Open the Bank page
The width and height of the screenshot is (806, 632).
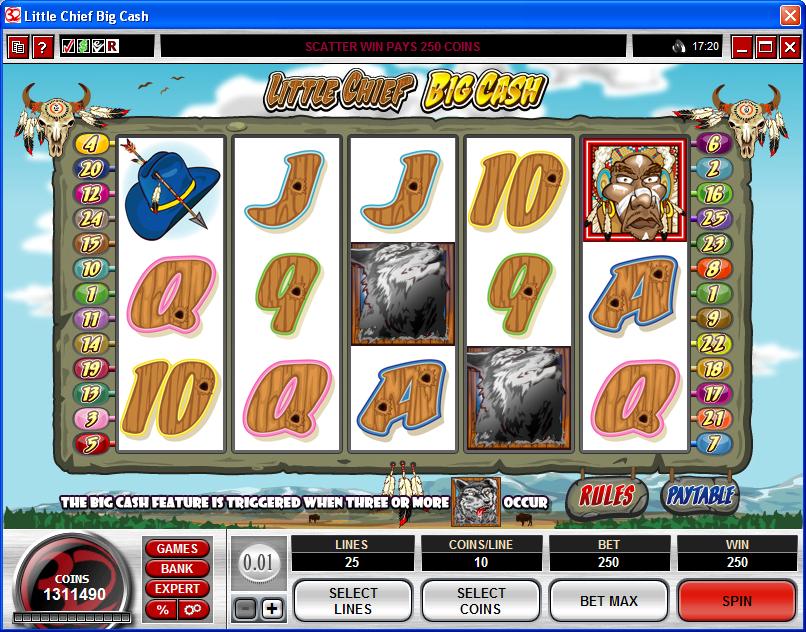[x=177, y=569]
